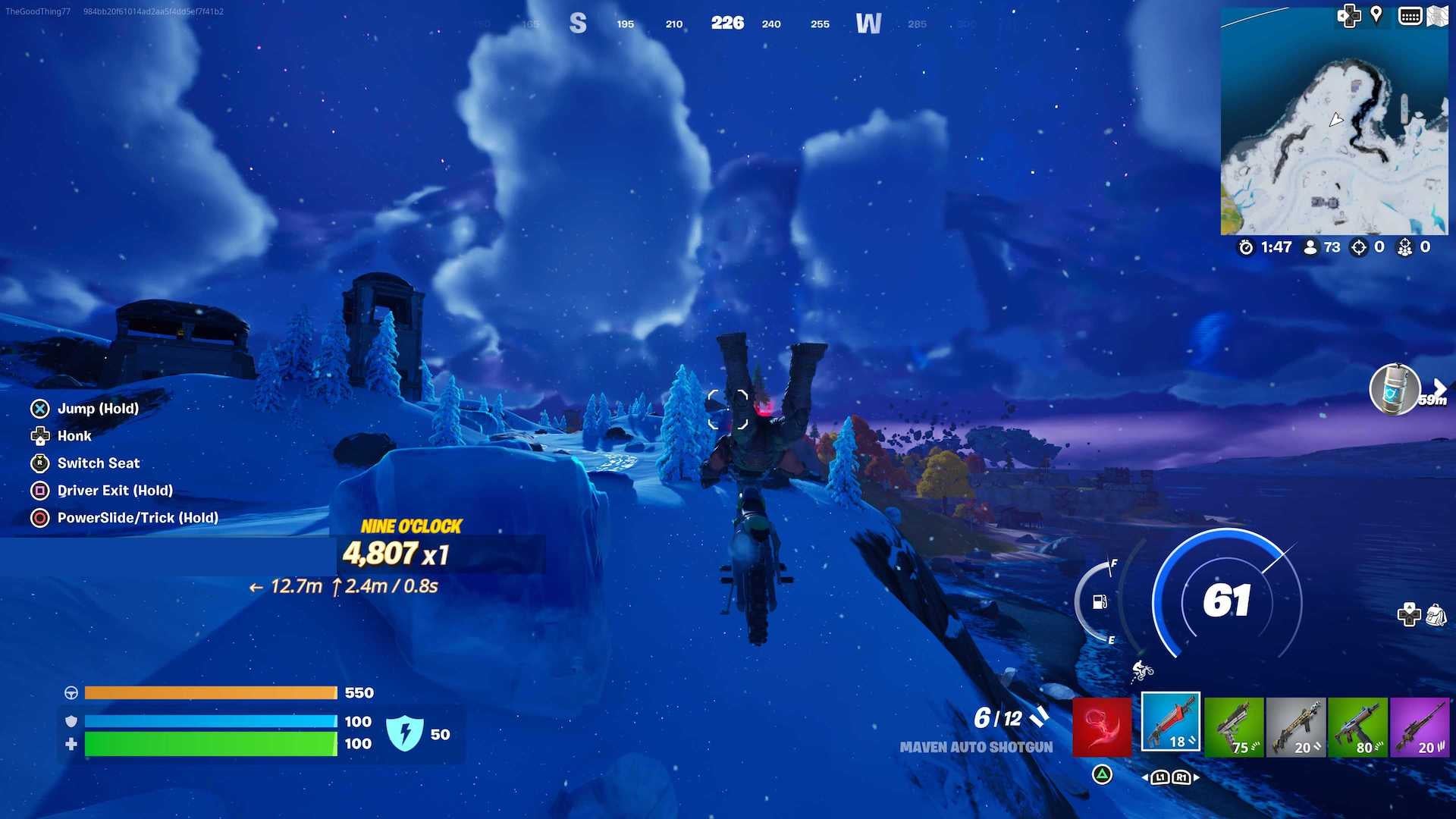1456x819 pixels.
Task: Expand the shield potion side panel chevron
Action: pyautogui.click(x=1439, y=384)
